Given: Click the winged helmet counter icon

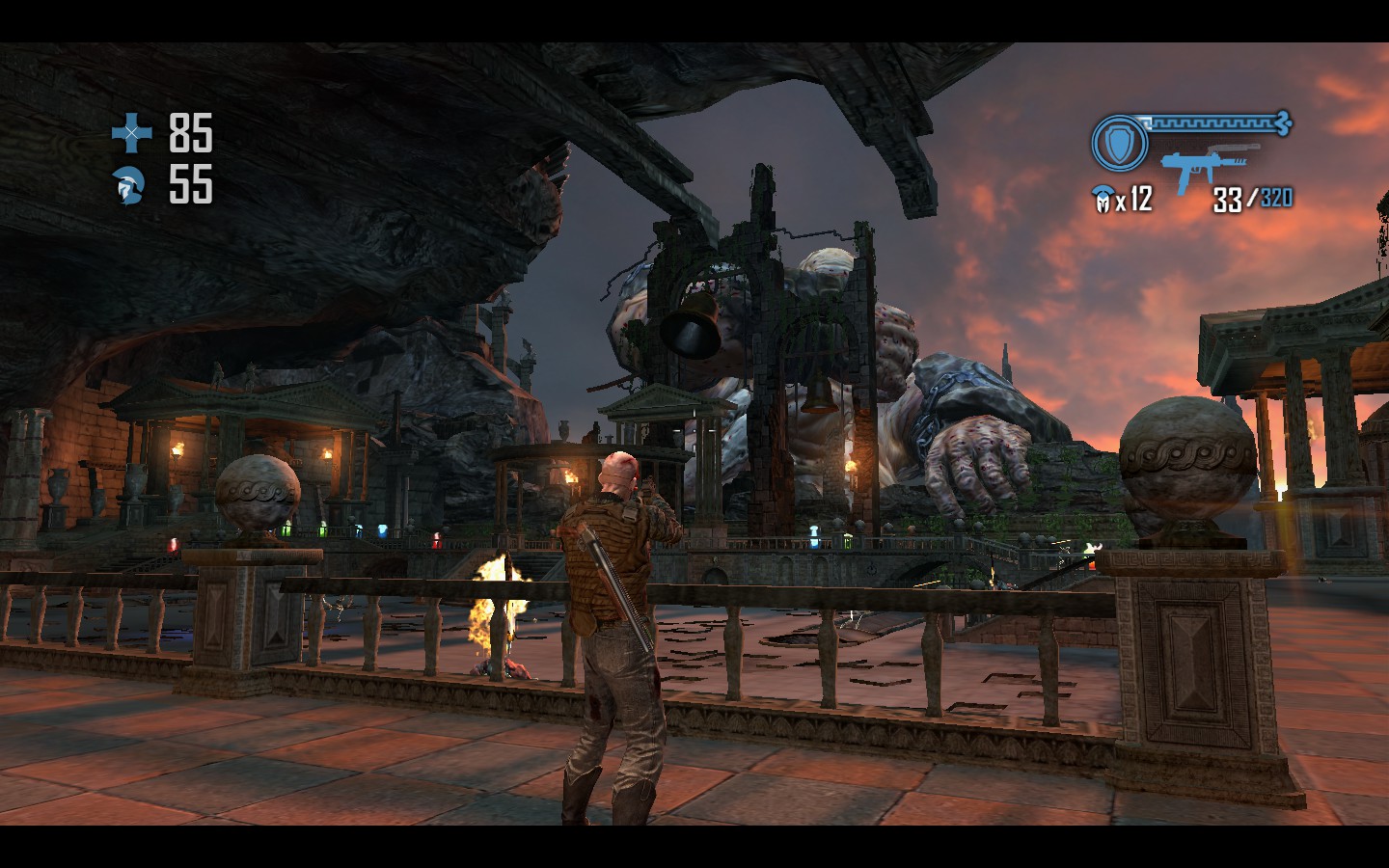Looking at the screenshot, I should tap(1102, 200).
